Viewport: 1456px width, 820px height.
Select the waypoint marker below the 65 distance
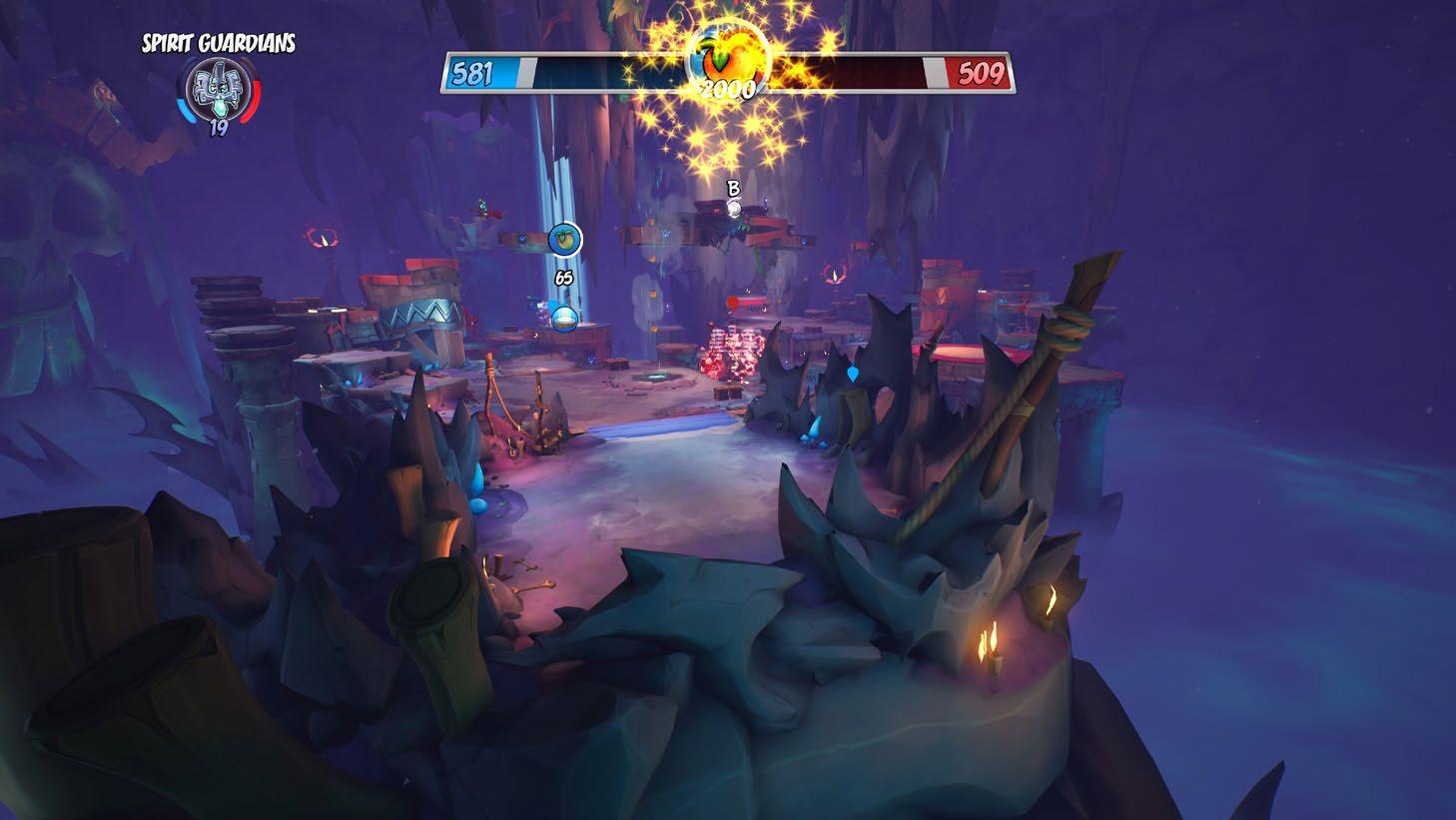(x=564, y=318)
